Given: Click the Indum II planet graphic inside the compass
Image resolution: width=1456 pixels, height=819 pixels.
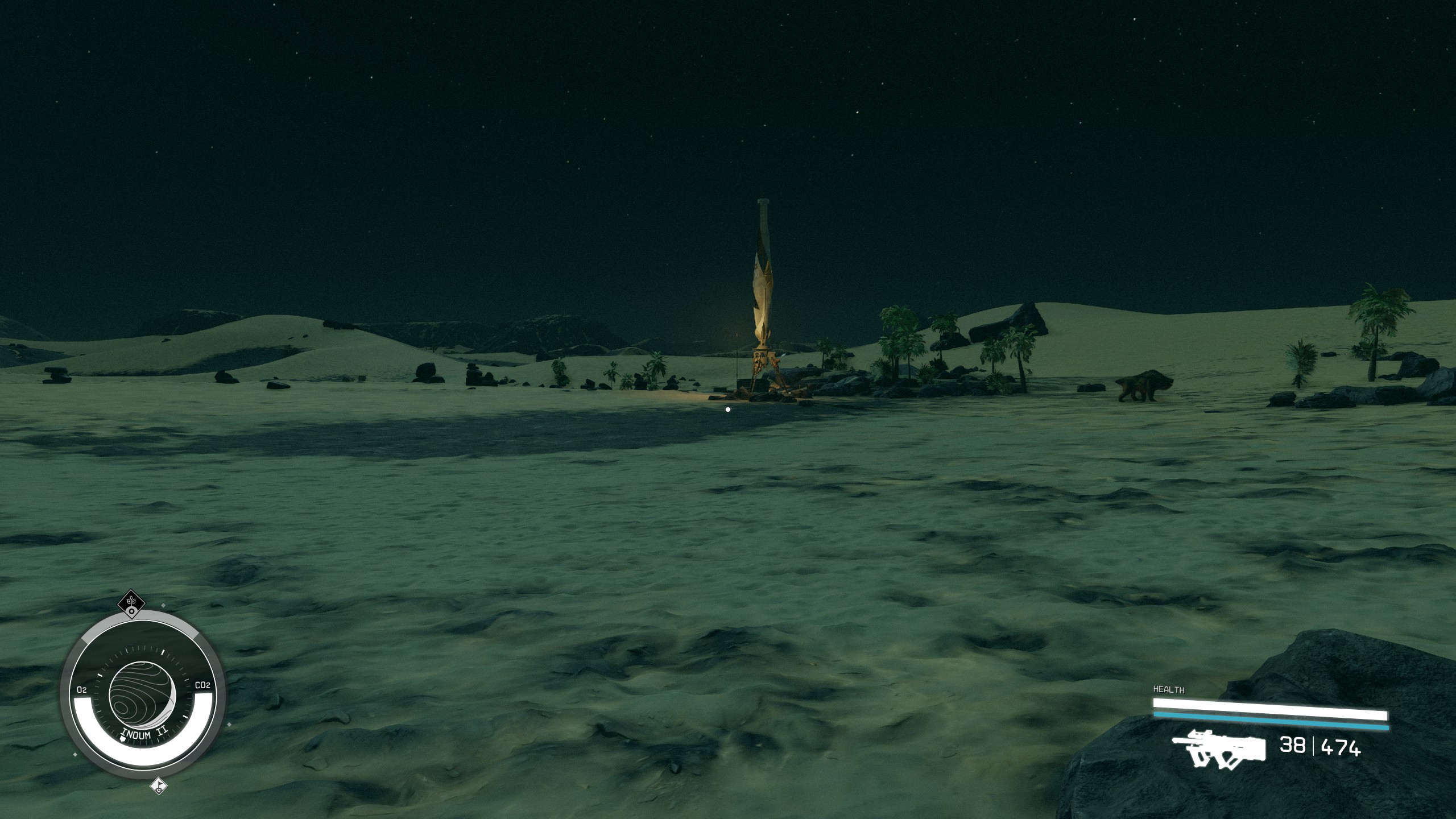Looking at the screenshot, I should pyautogui.click(x=143, y=693).
